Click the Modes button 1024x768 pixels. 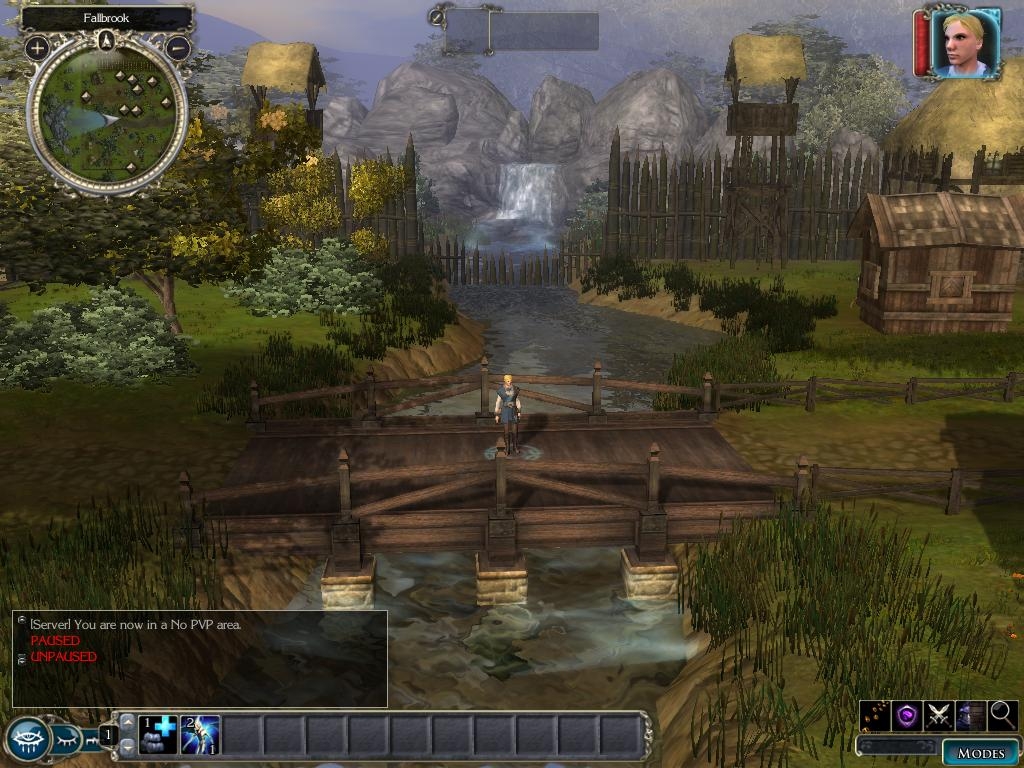pyautogui.click(x=980, y=752)
